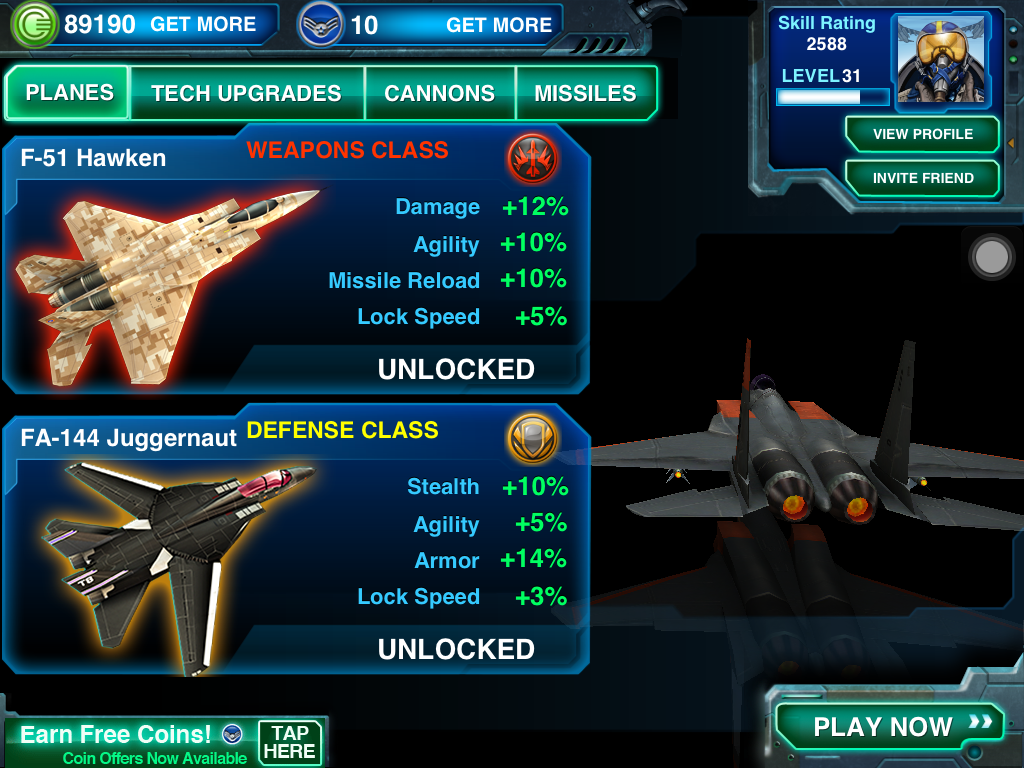Tap Here for free coin offers
Image resolution: width=1024 pixels, height=768 pixels.
(x=290, y=742)
